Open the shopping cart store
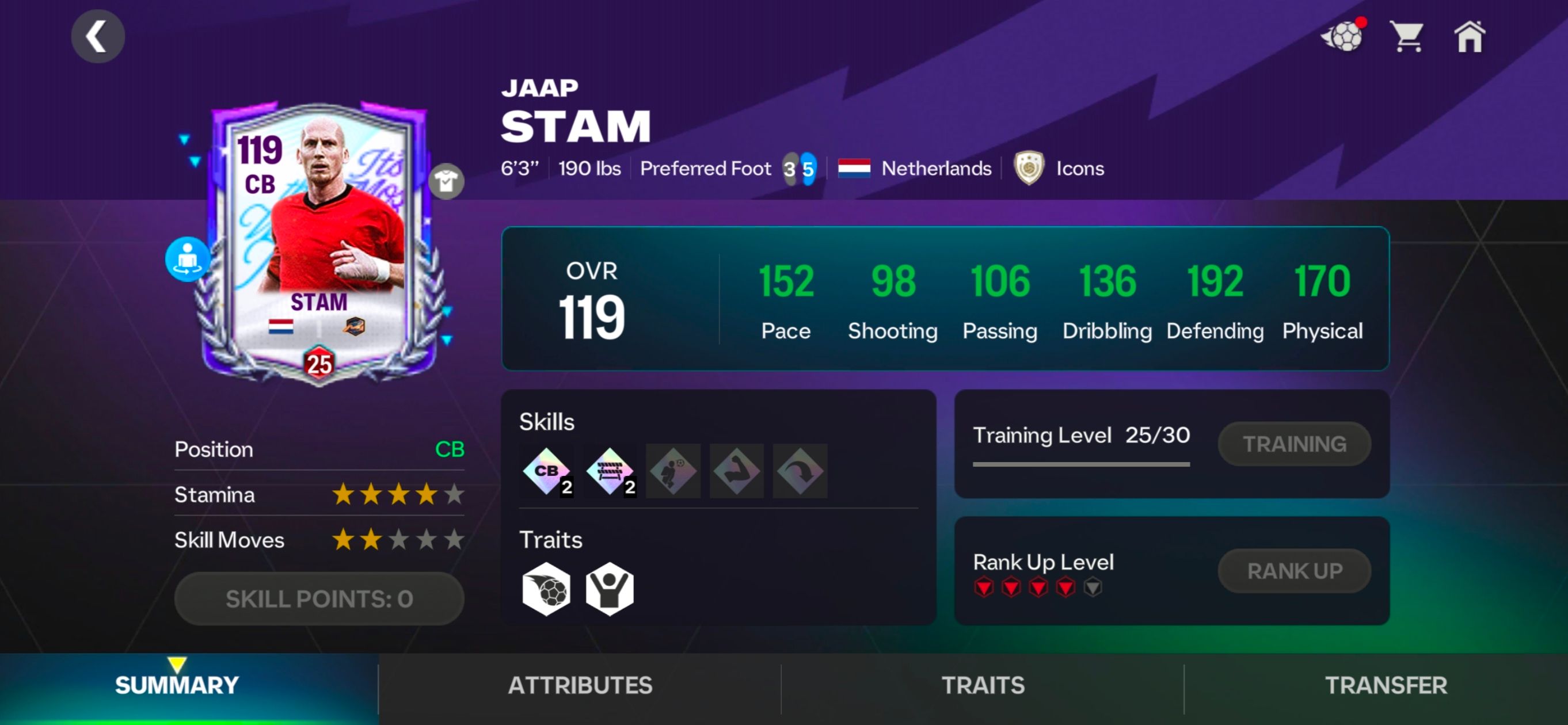The width and height of the screenshot is (1568, 725). pos(1407,37)
